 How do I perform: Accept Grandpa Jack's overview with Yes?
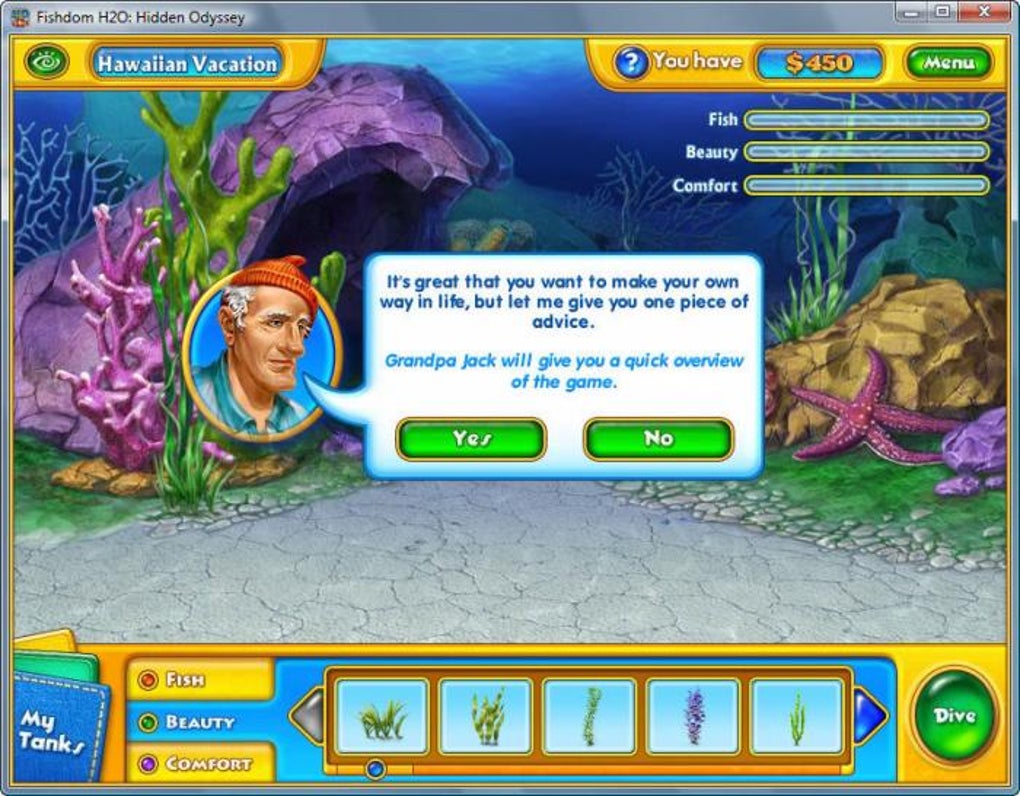[x=470, y=438]
